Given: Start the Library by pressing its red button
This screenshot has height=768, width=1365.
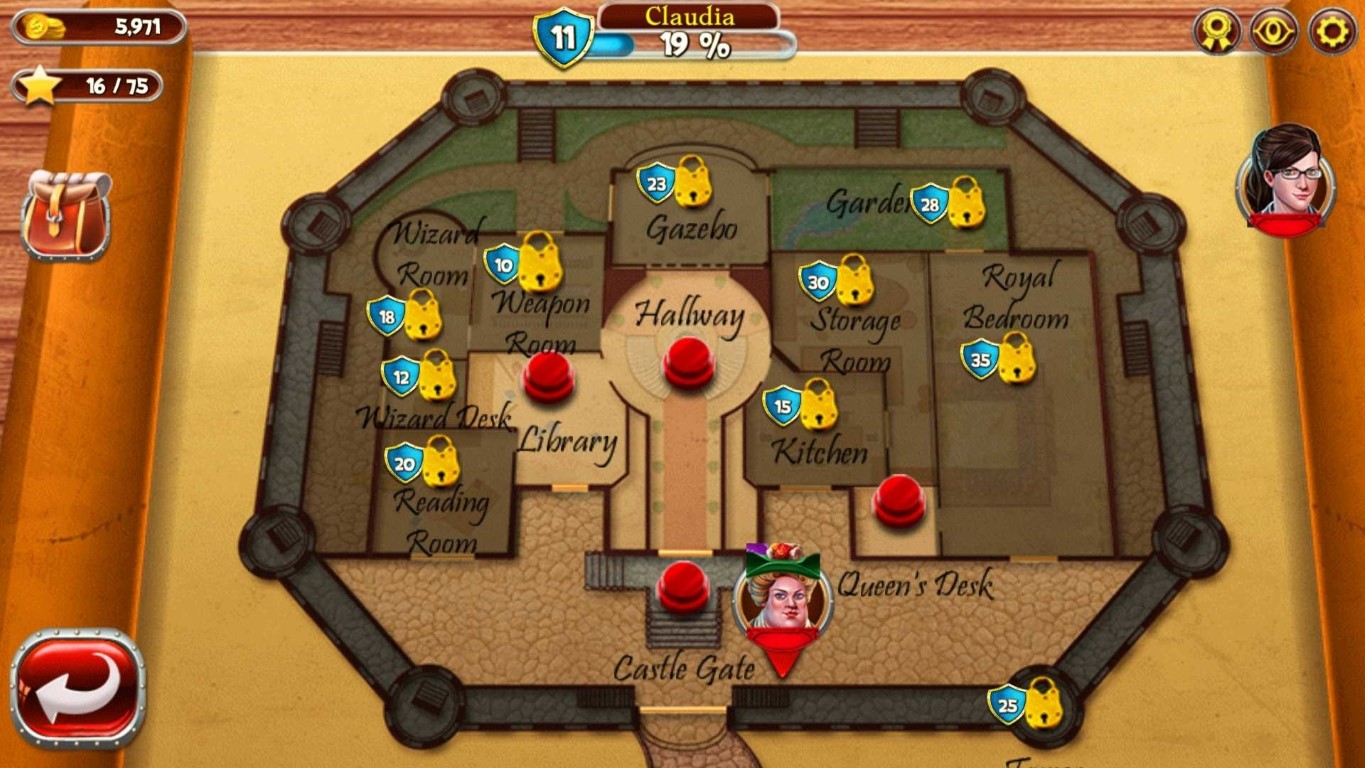Looking at the screenshot, I should tap(548, 380).
